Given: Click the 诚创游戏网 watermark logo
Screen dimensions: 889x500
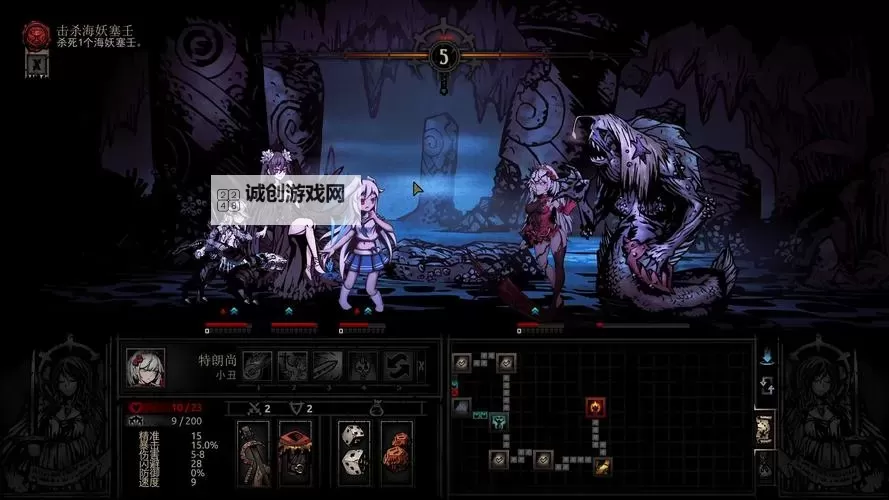Looking at the screenshot, I should (x=286, y=193).
